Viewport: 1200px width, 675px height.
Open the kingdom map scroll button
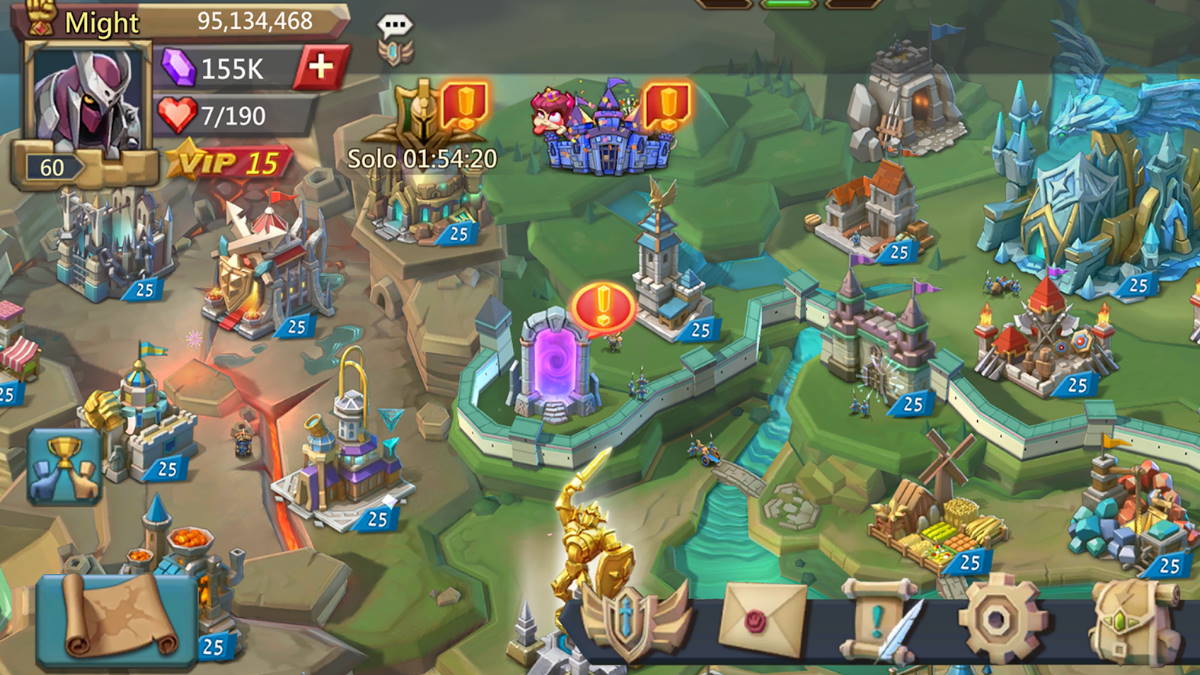point(117,620)
